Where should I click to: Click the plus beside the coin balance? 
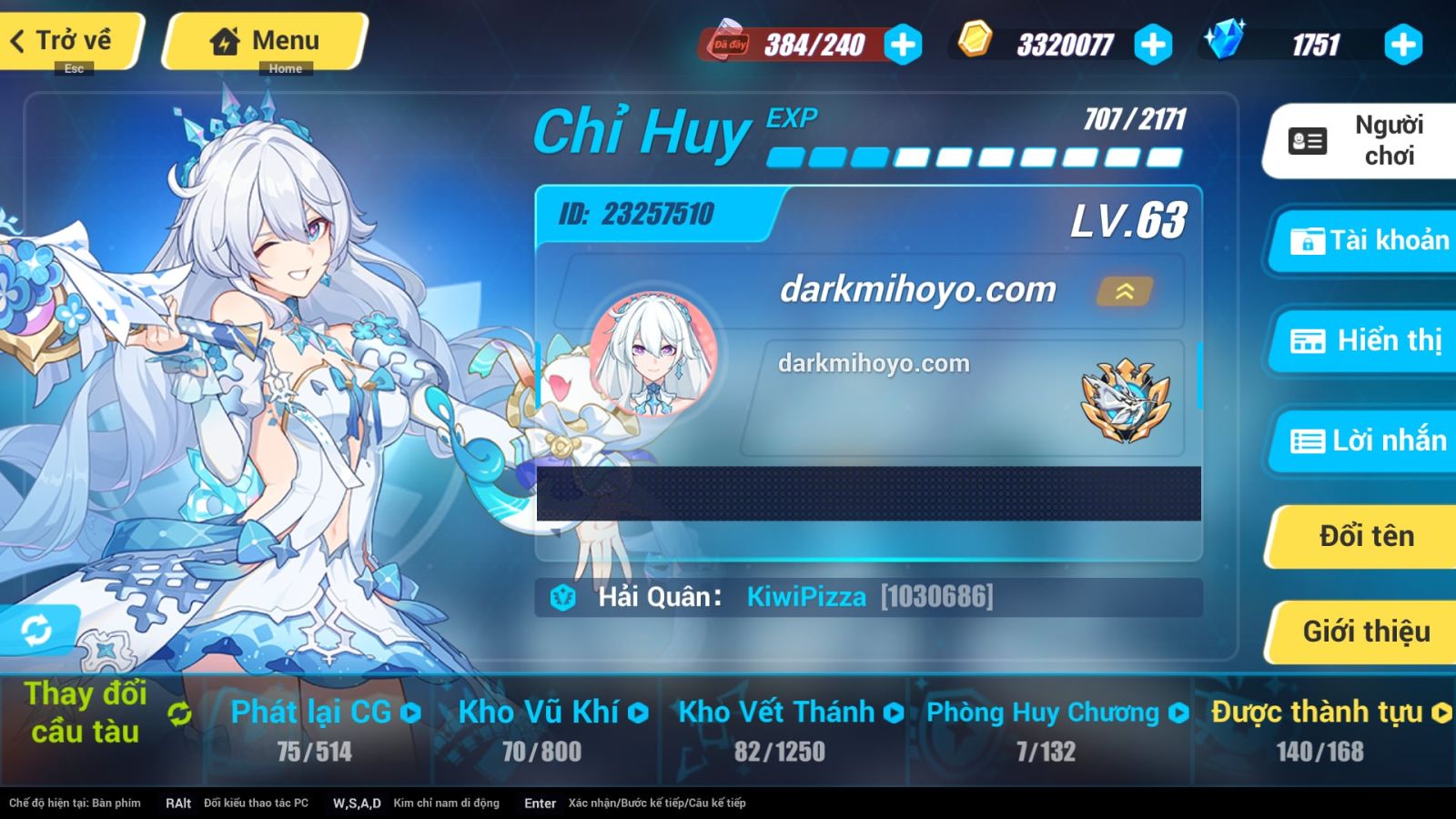(x=1153, y=42)
